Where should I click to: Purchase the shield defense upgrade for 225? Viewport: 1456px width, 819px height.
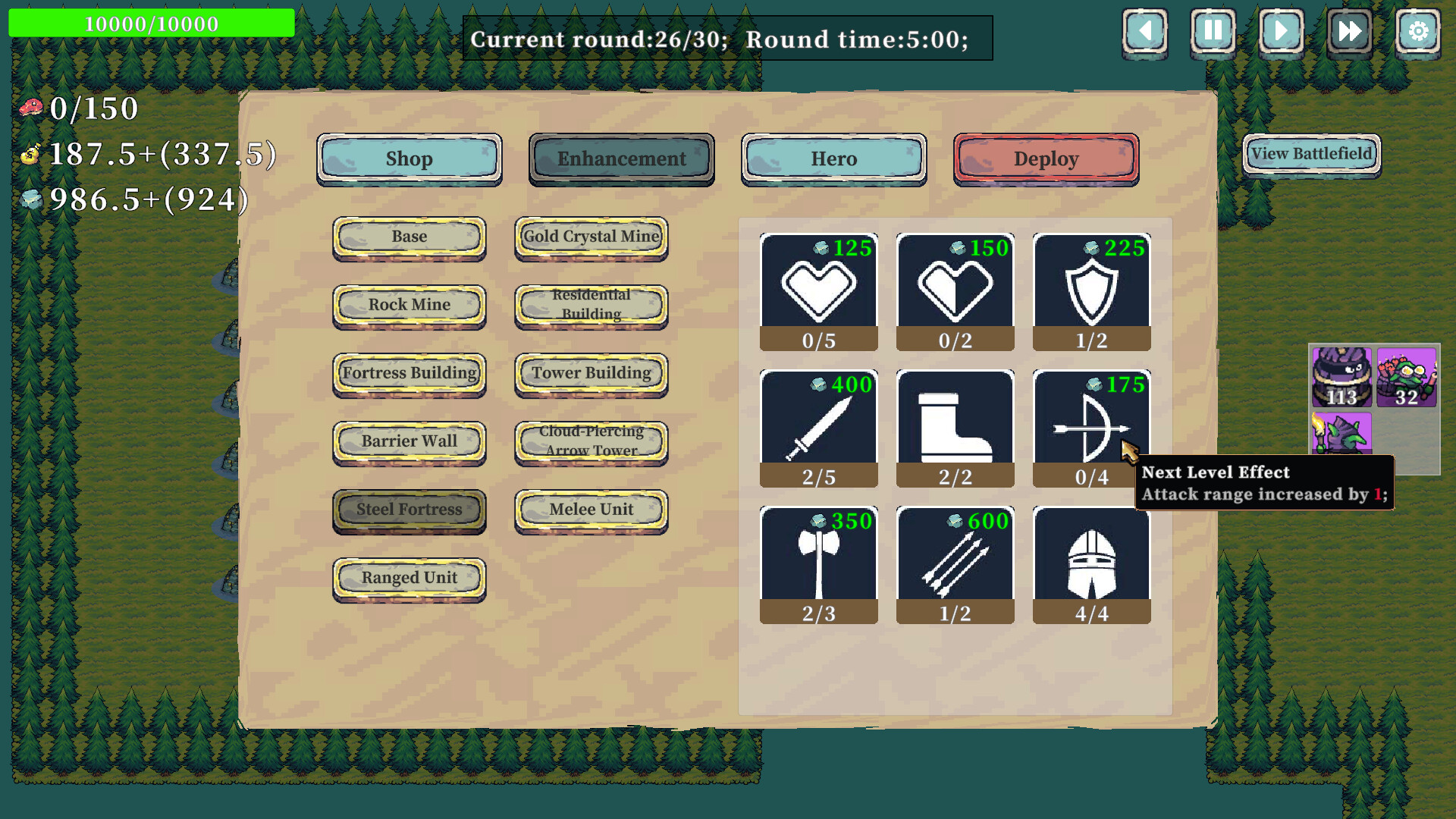pos(1091,284)
